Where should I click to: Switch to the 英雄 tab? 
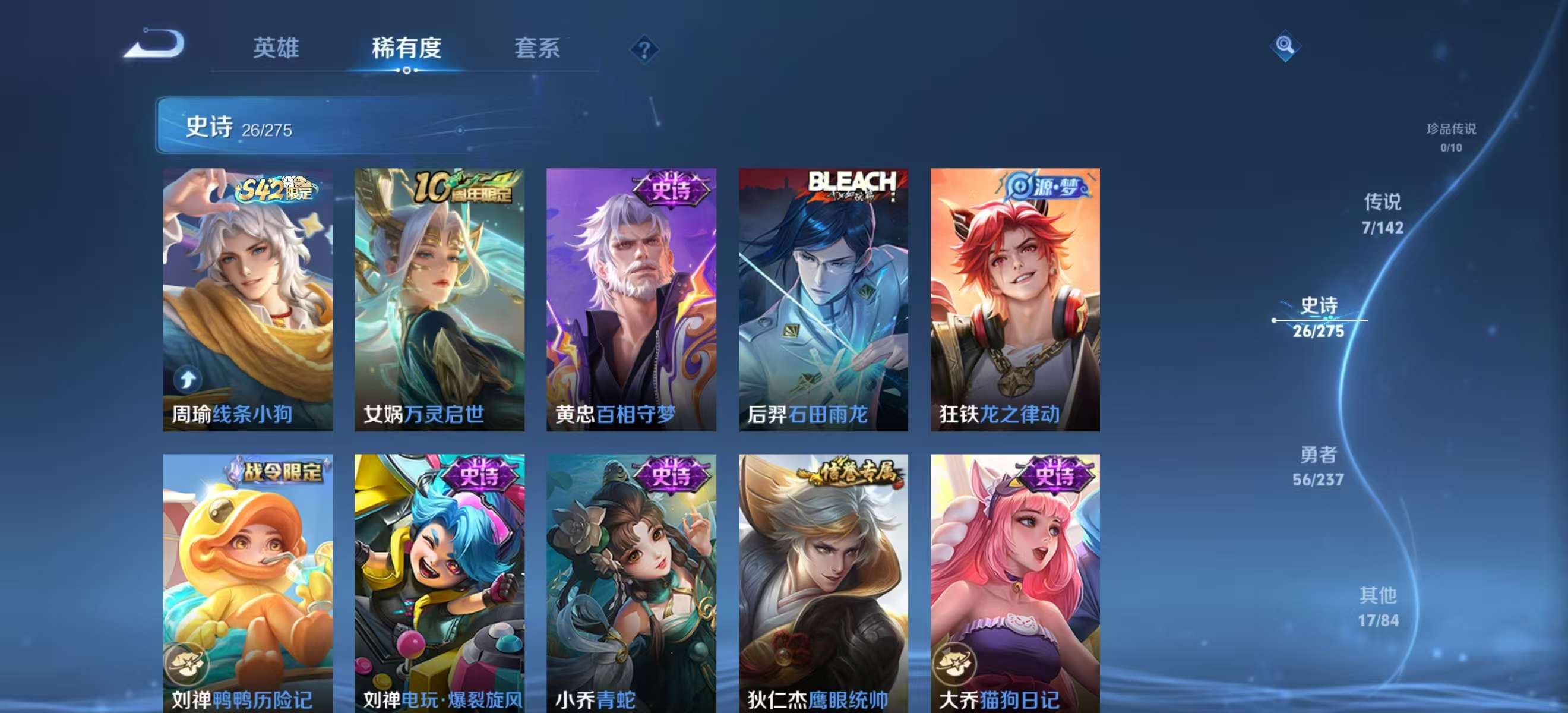coord(277,49)
